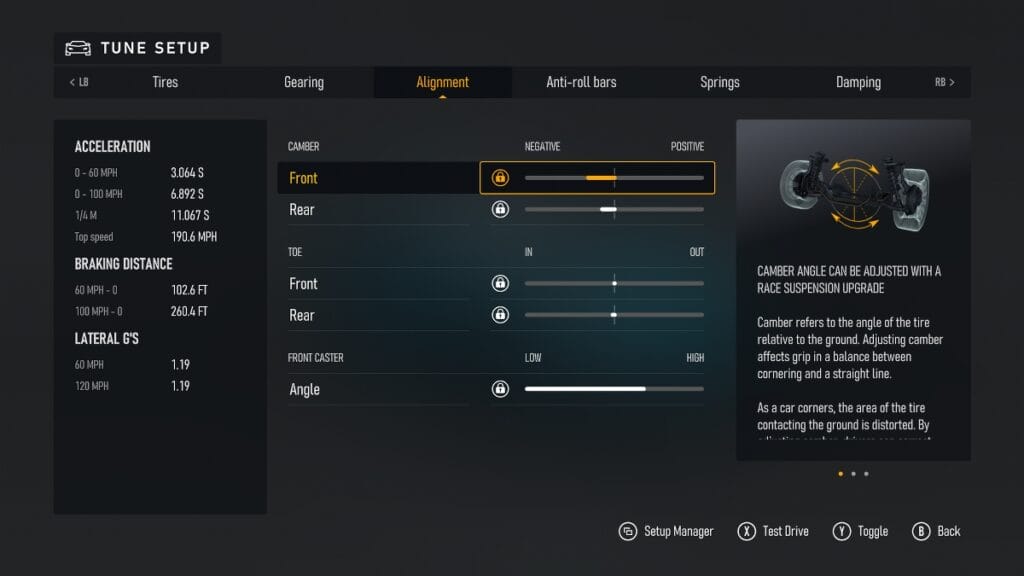Go to the Anti-roll bars tab
Screen dimensions: 1024x576
tap(581, 82)
